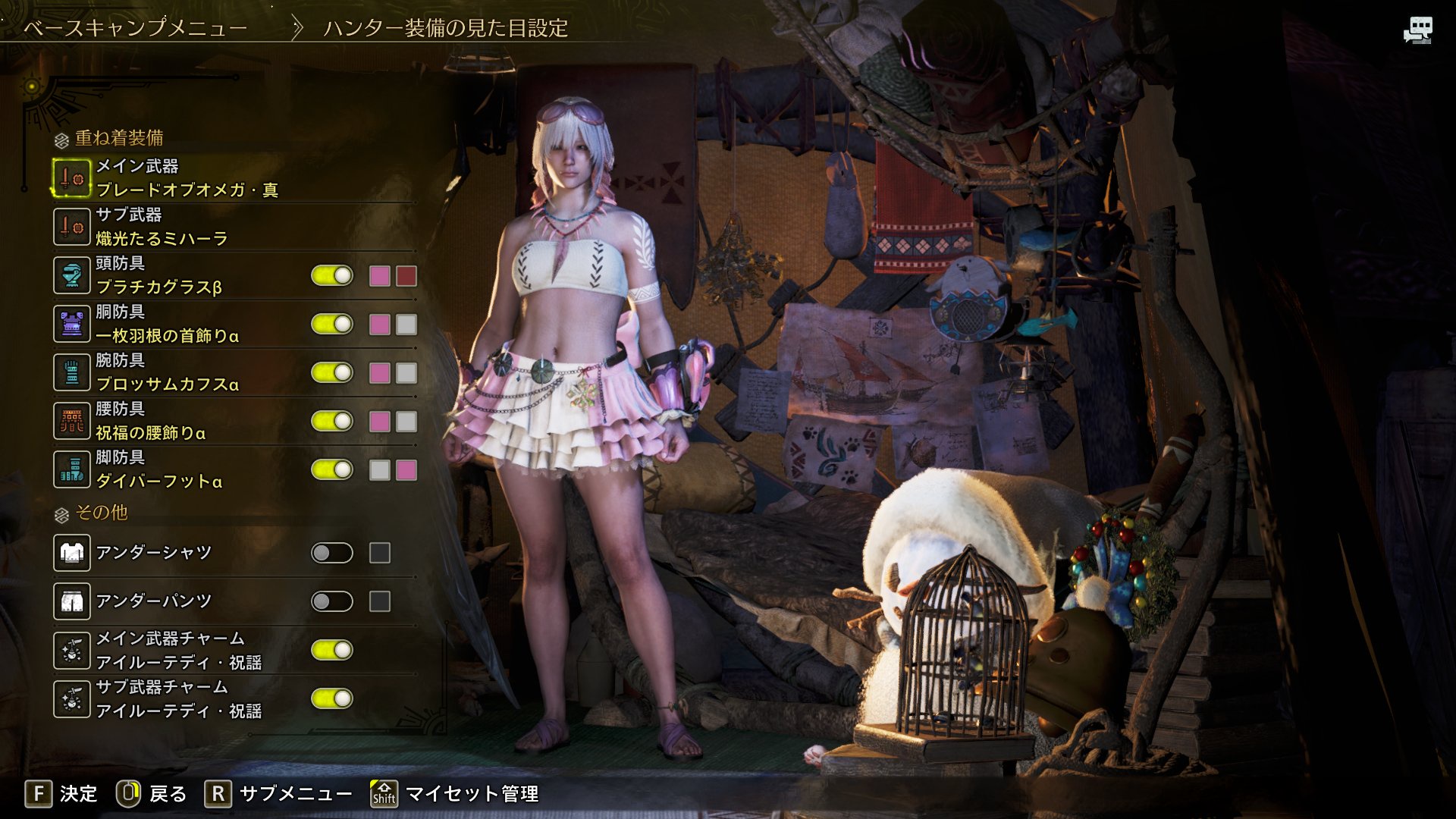Toggle the 腰防具 waist armor display switch

coord(332,421)
